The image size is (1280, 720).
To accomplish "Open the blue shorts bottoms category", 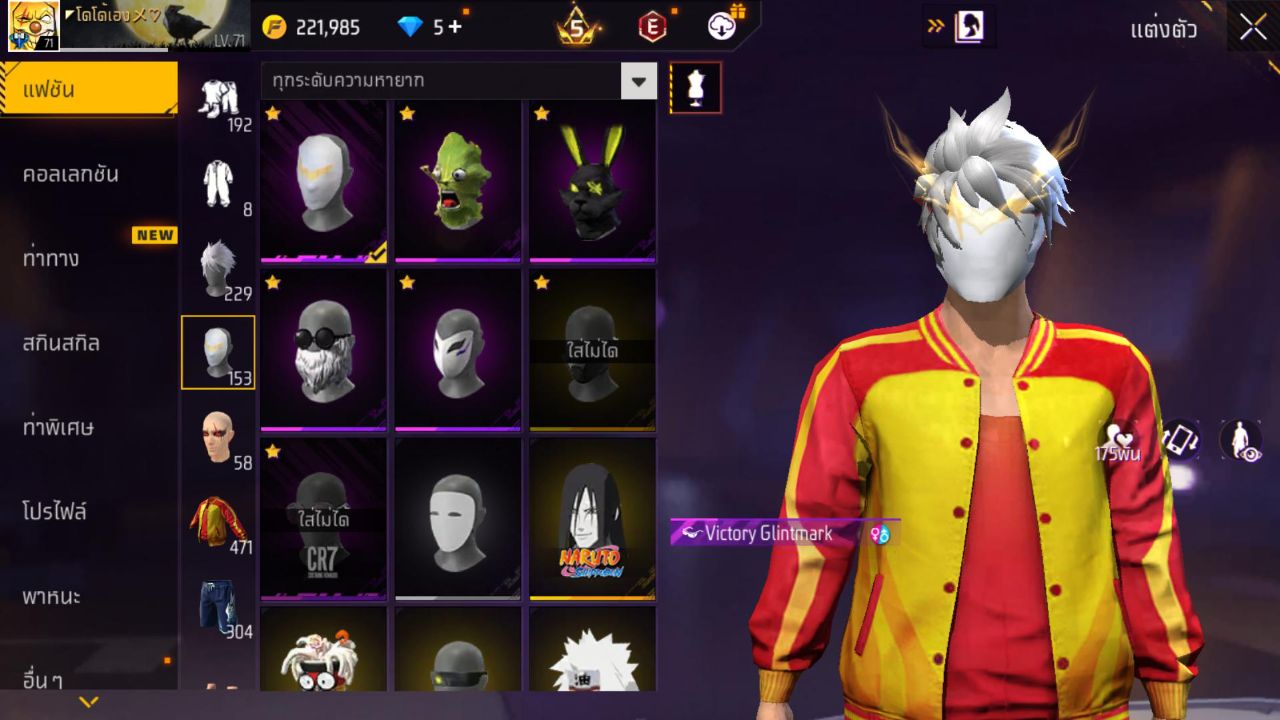I will (x=218, y=605).
